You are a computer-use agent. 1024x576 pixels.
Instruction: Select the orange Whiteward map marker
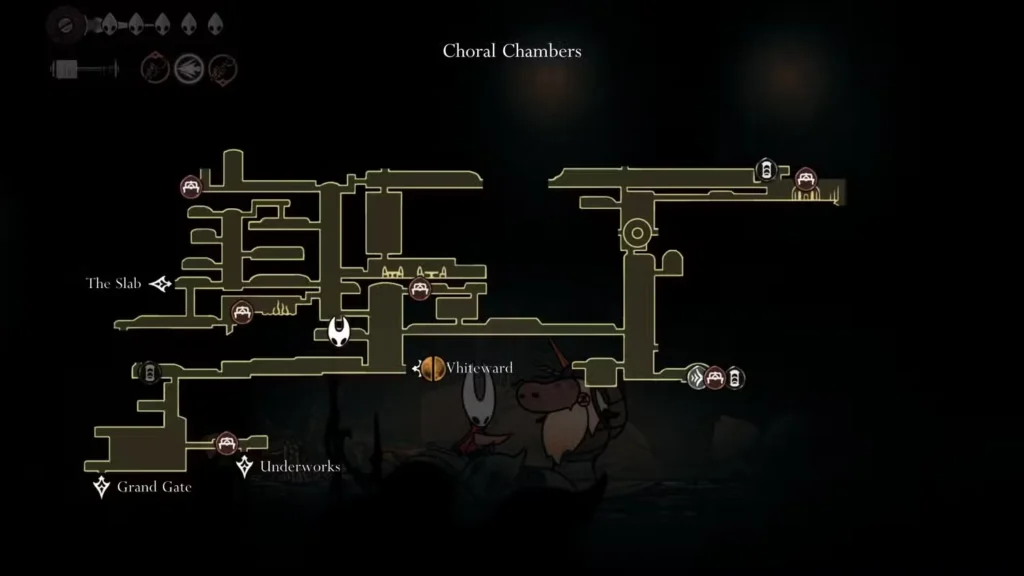point(432,368)
